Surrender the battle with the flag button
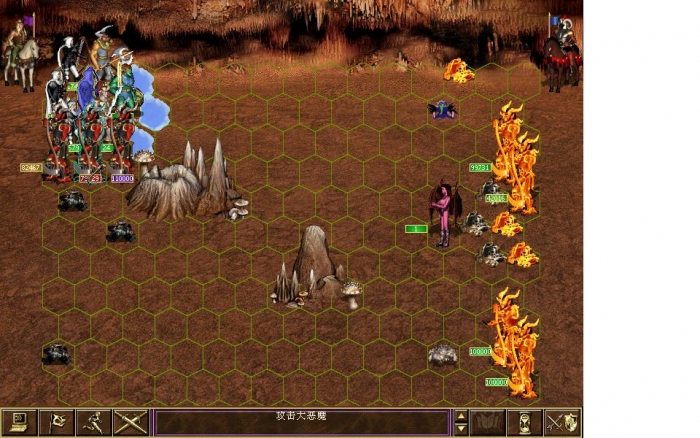Viewport: 700px width, 438px height. click(x=56, y=422)
